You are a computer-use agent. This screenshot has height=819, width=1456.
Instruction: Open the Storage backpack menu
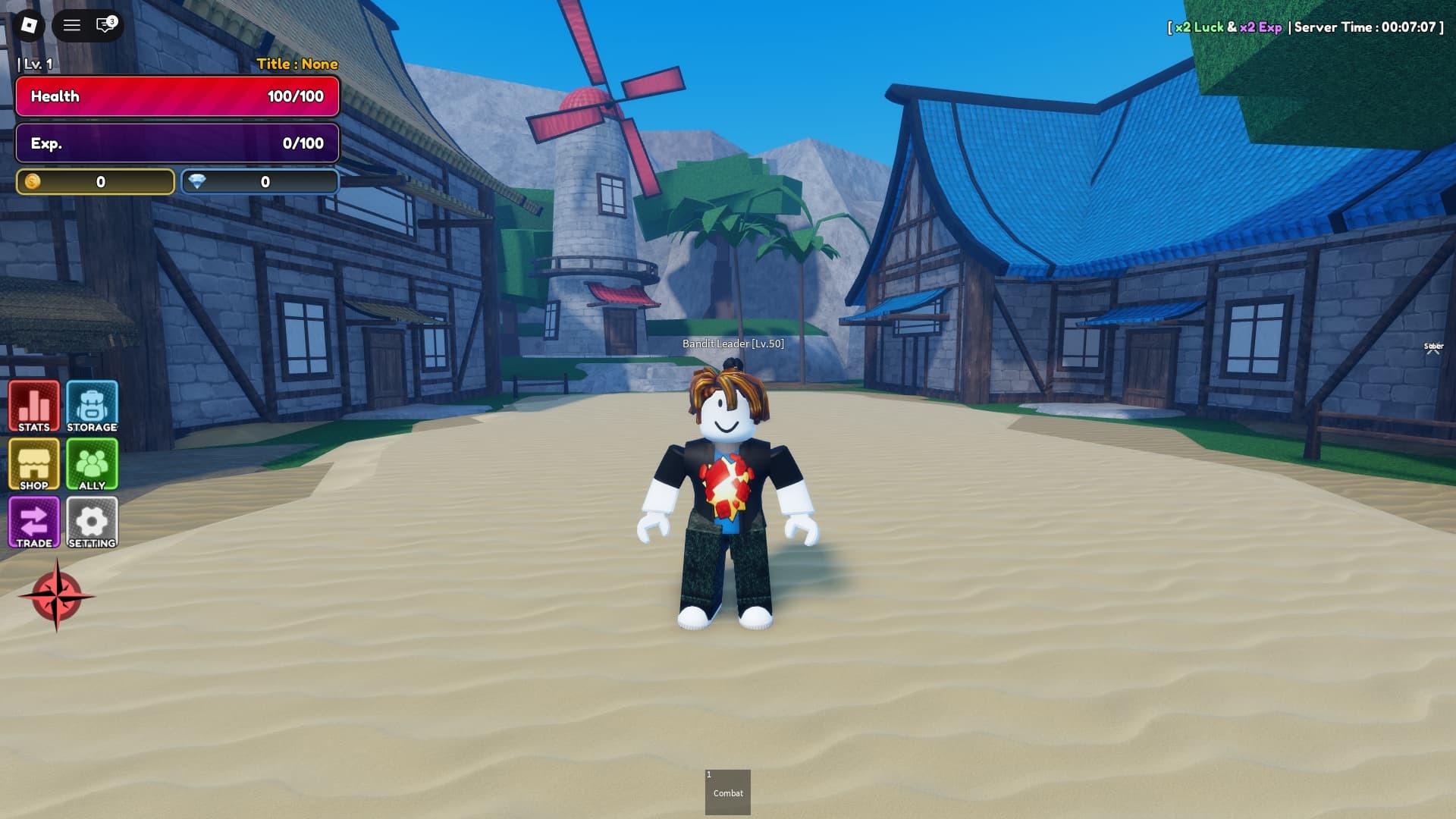[92, 406]
